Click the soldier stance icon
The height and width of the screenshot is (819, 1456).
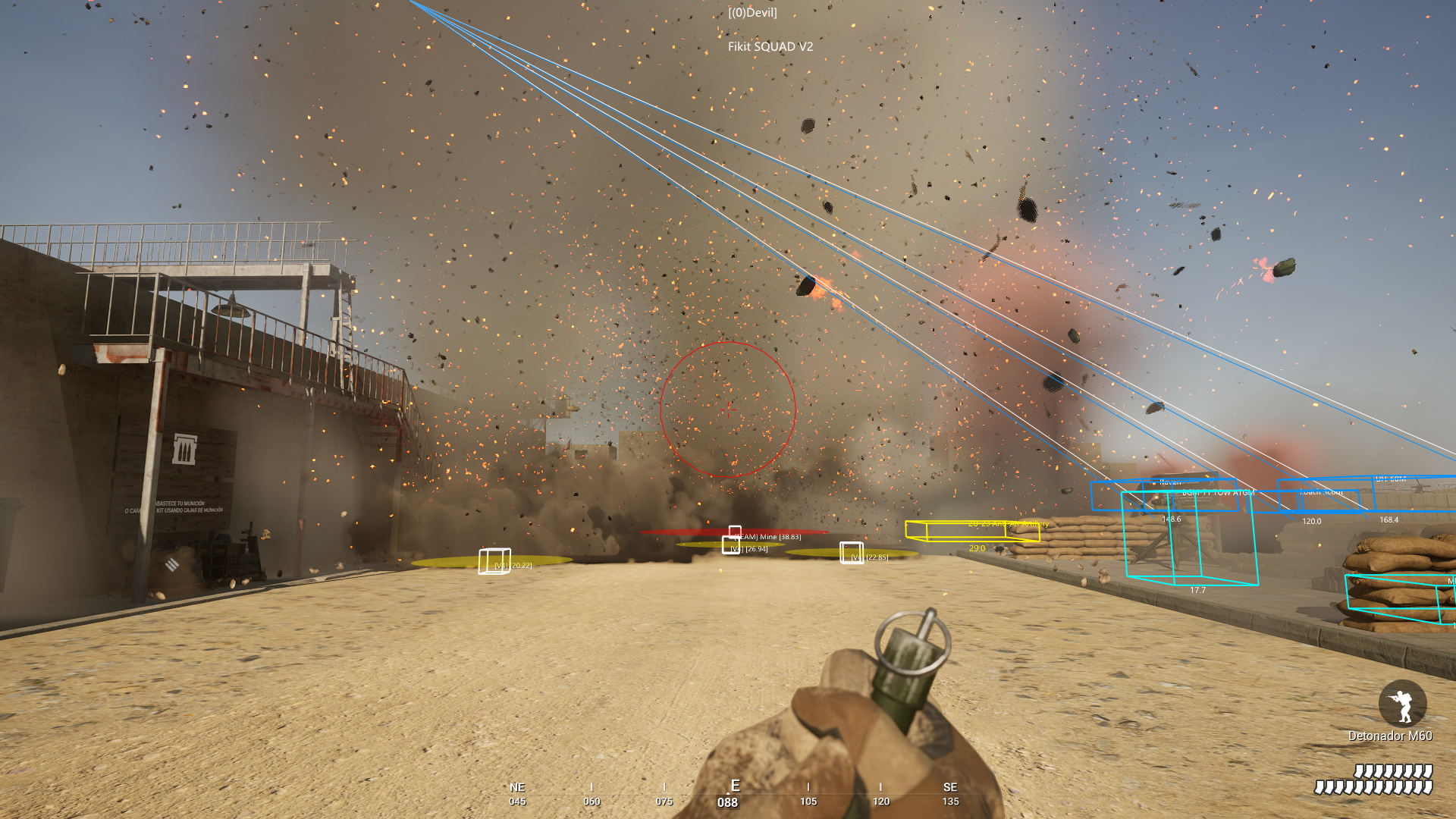point(1402,704)
